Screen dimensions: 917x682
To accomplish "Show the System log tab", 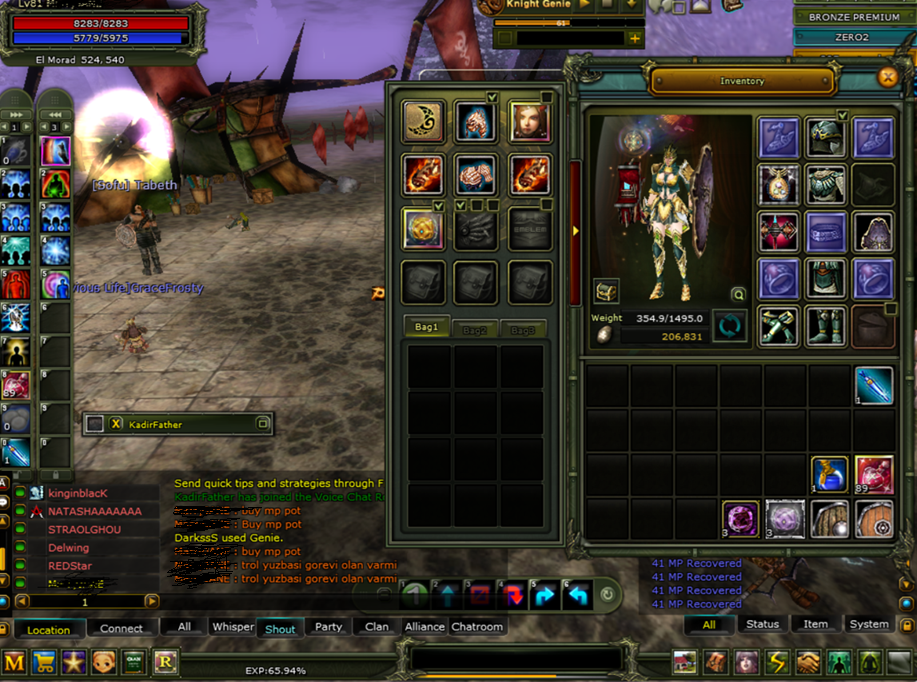I will 868,624.
